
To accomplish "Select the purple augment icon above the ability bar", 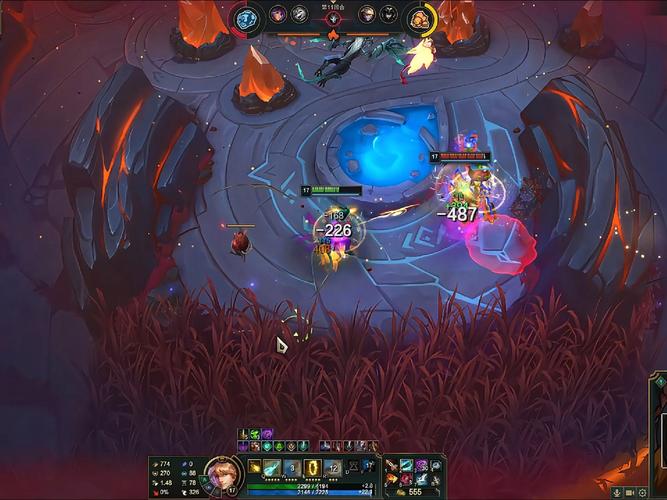I will click(x=268, y=433).
